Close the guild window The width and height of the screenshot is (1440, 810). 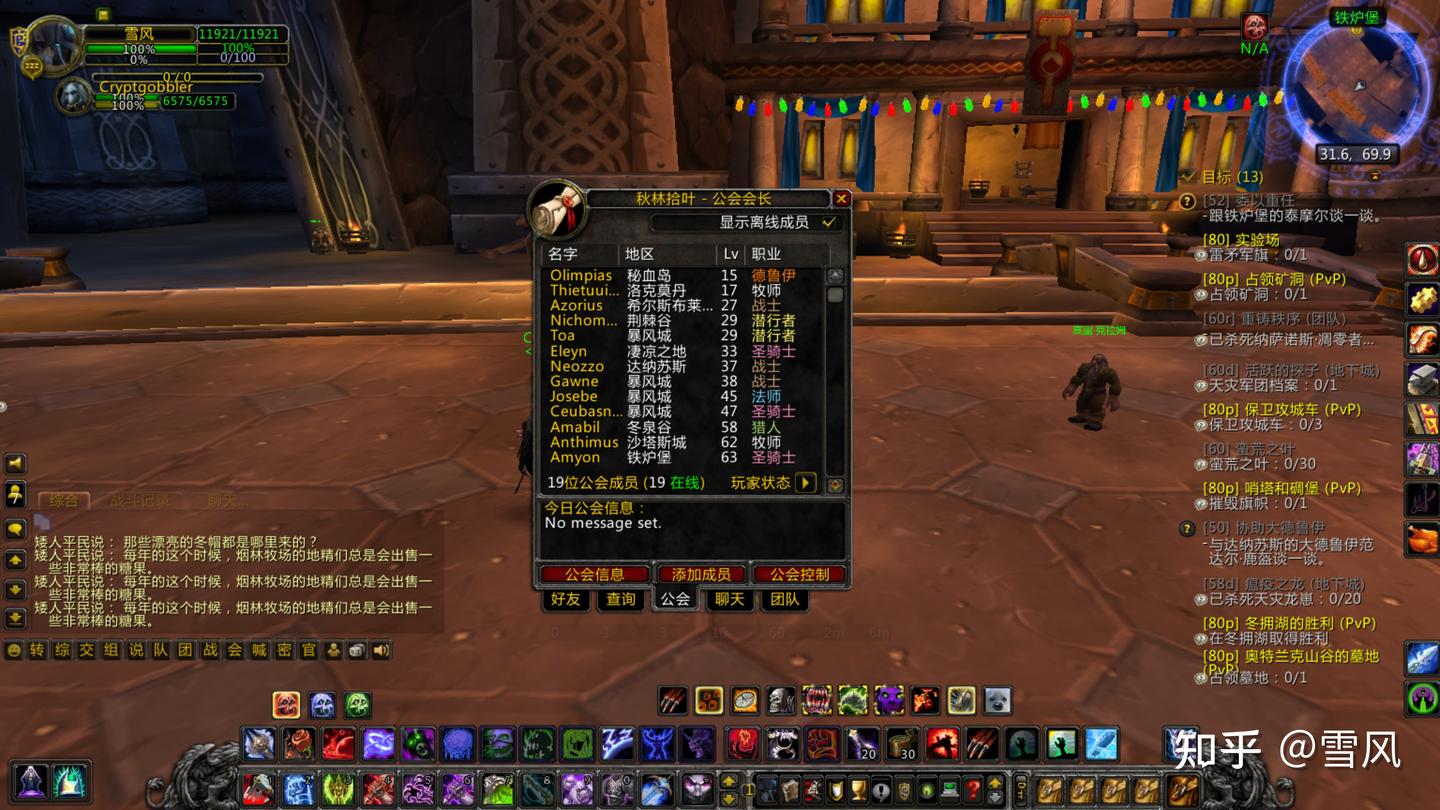841,199
